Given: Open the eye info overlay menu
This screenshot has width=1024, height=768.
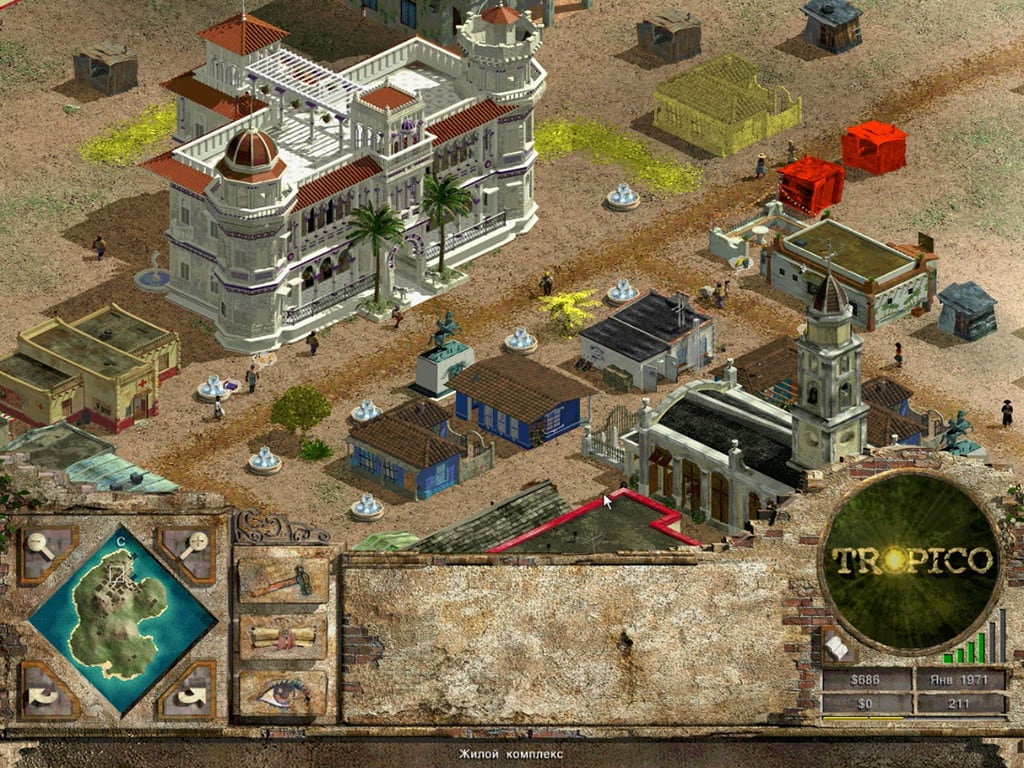Looking at the screenshot, I should coord(284,691).
